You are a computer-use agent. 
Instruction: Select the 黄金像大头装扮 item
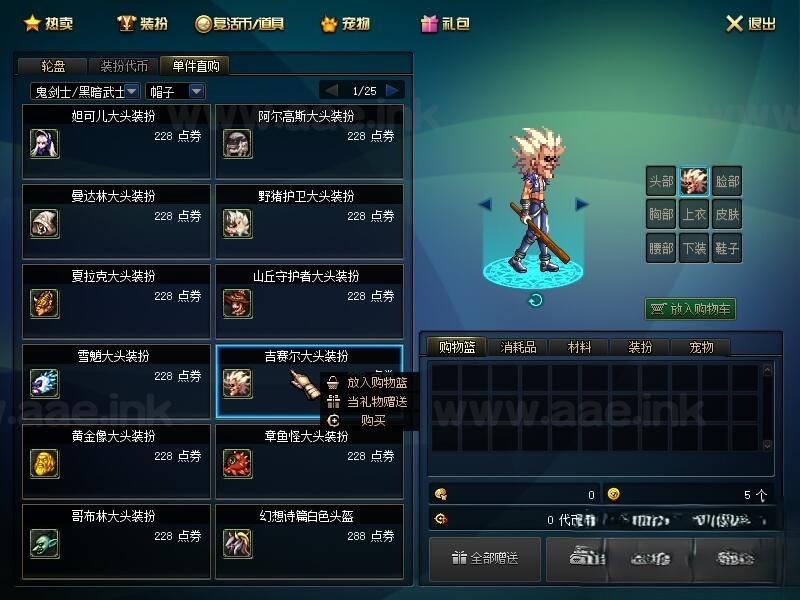[x=116, y=461]
